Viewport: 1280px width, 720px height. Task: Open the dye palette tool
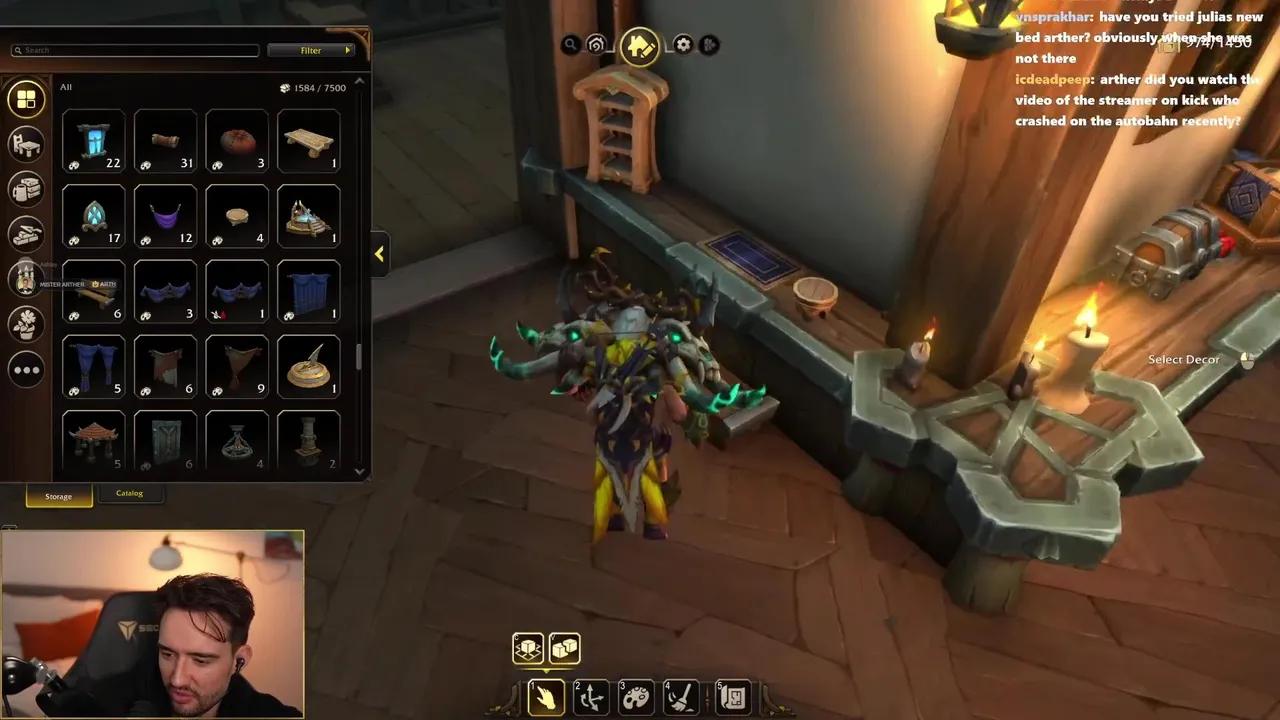[x=635, y=697]
